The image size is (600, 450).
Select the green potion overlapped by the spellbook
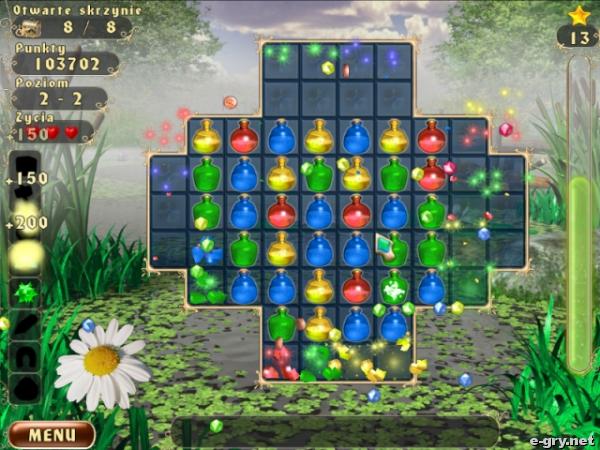394,249
